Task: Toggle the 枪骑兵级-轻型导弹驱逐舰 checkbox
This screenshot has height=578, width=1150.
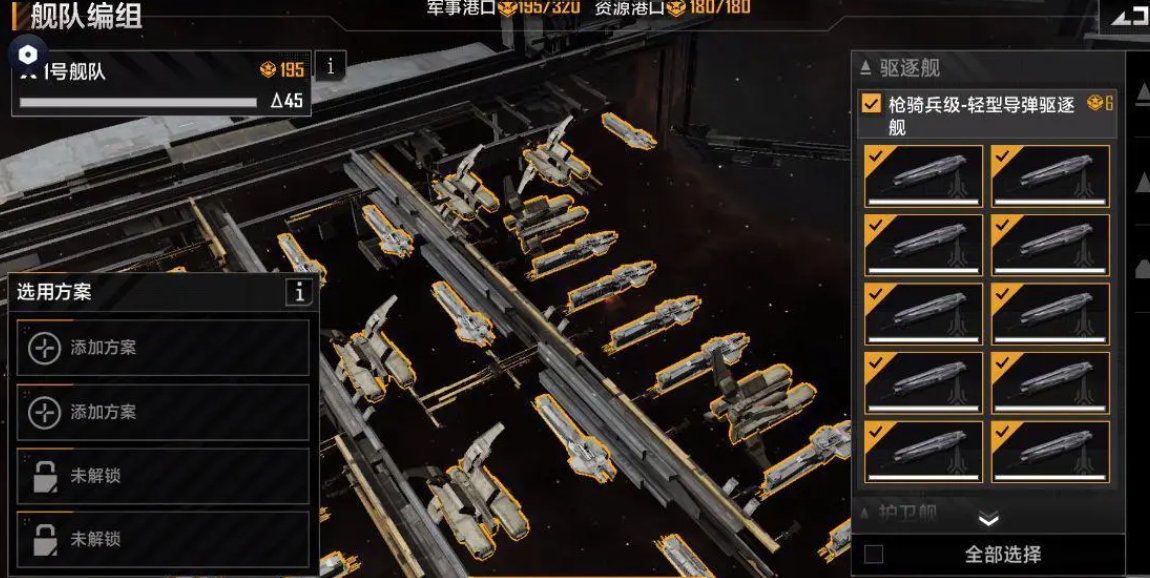Action: click(872, 104)
